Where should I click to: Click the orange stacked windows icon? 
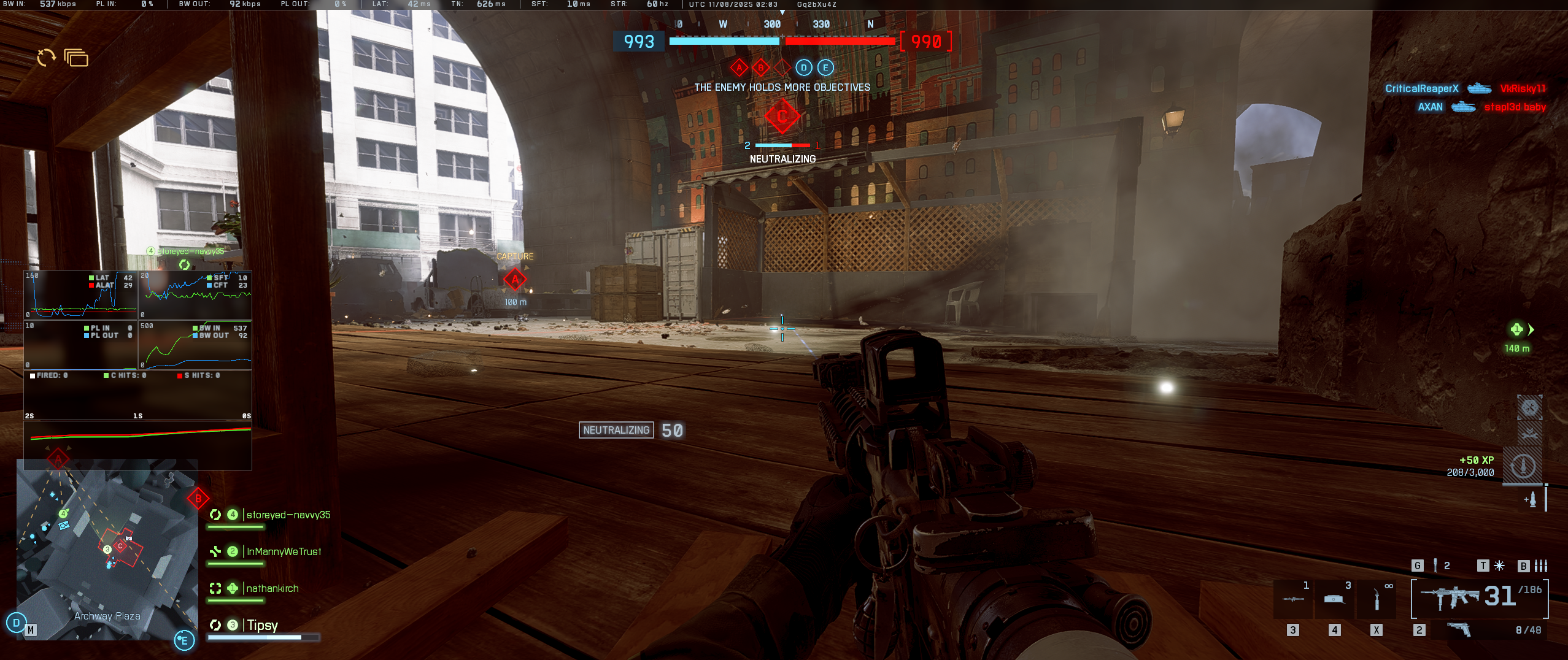point(76,58)
